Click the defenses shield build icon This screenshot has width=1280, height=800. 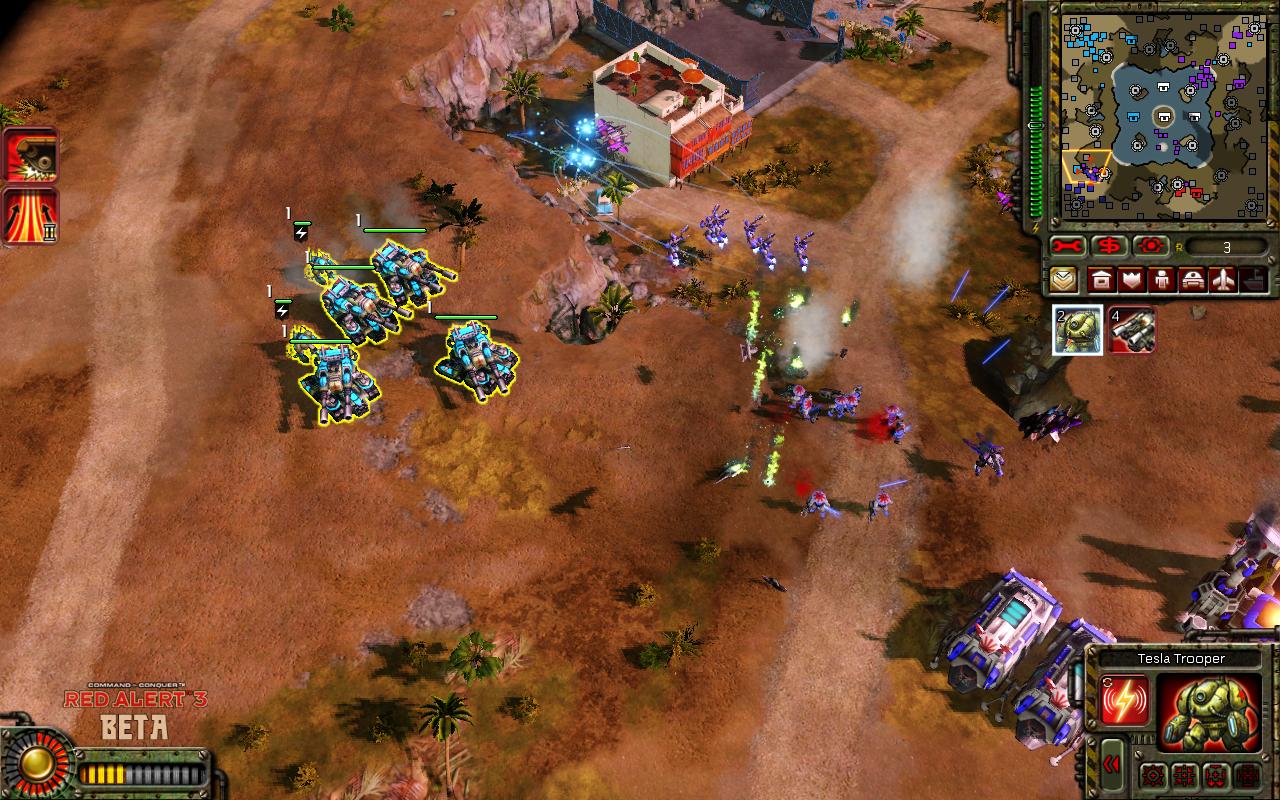point(1131,280)
